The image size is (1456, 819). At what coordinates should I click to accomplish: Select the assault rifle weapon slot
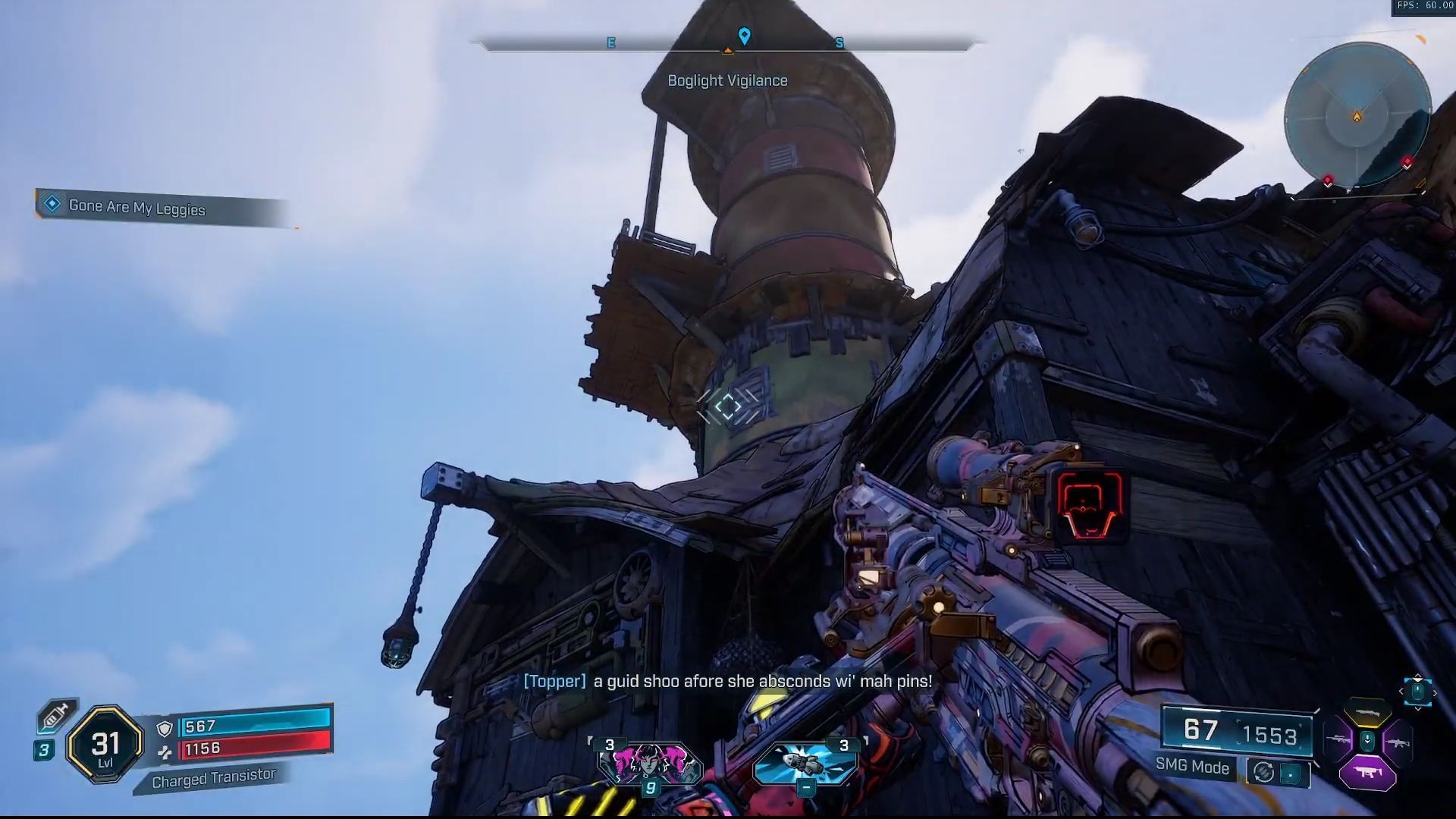point(1399,742)
